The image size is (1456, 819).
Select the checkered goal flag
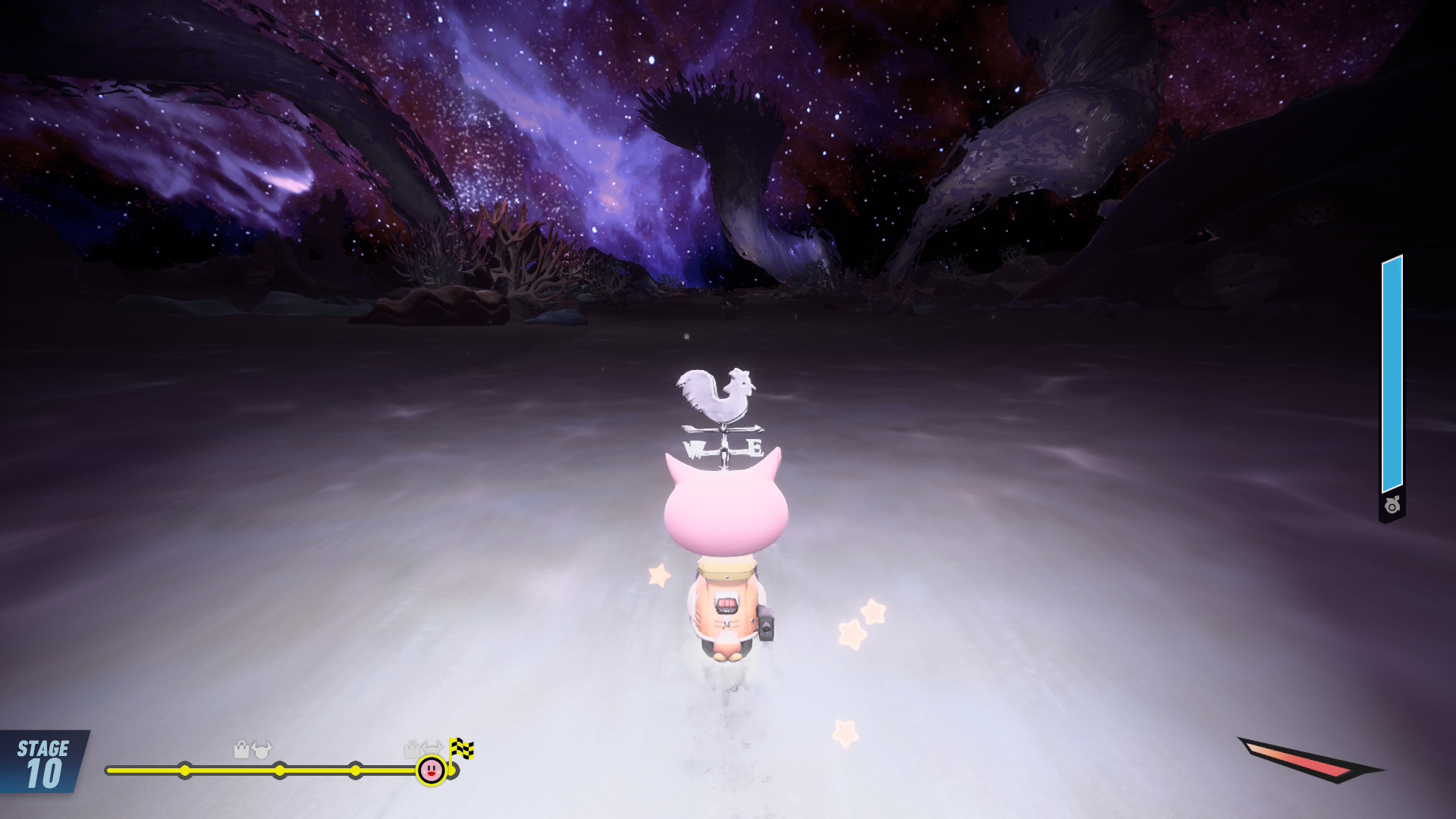click(461, 749)
